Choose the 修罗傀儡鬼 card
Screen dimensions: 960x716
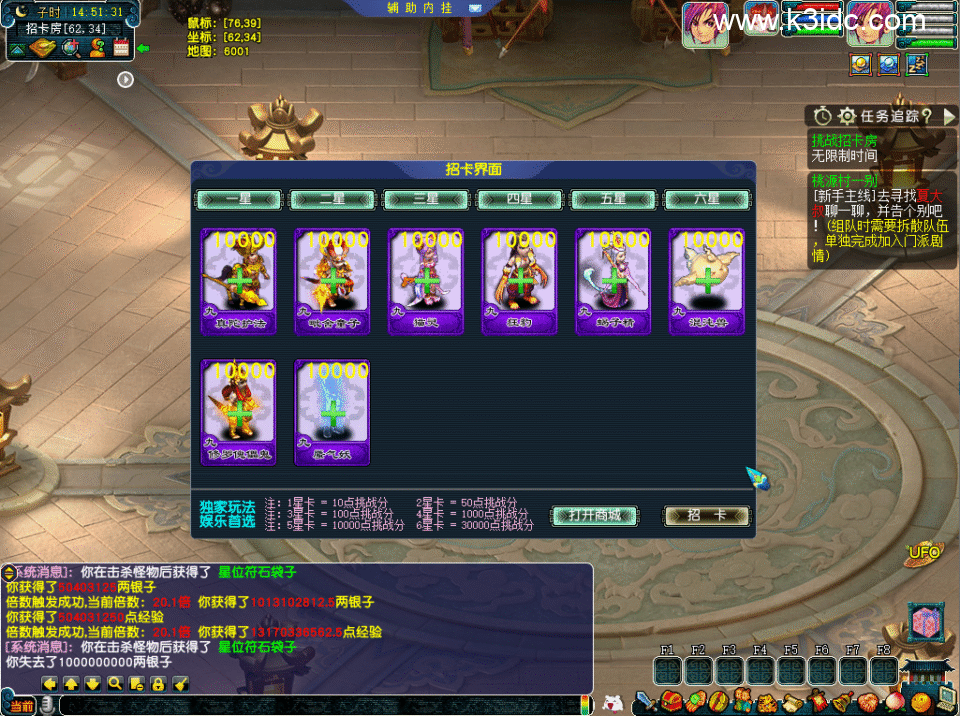[238, 412]
